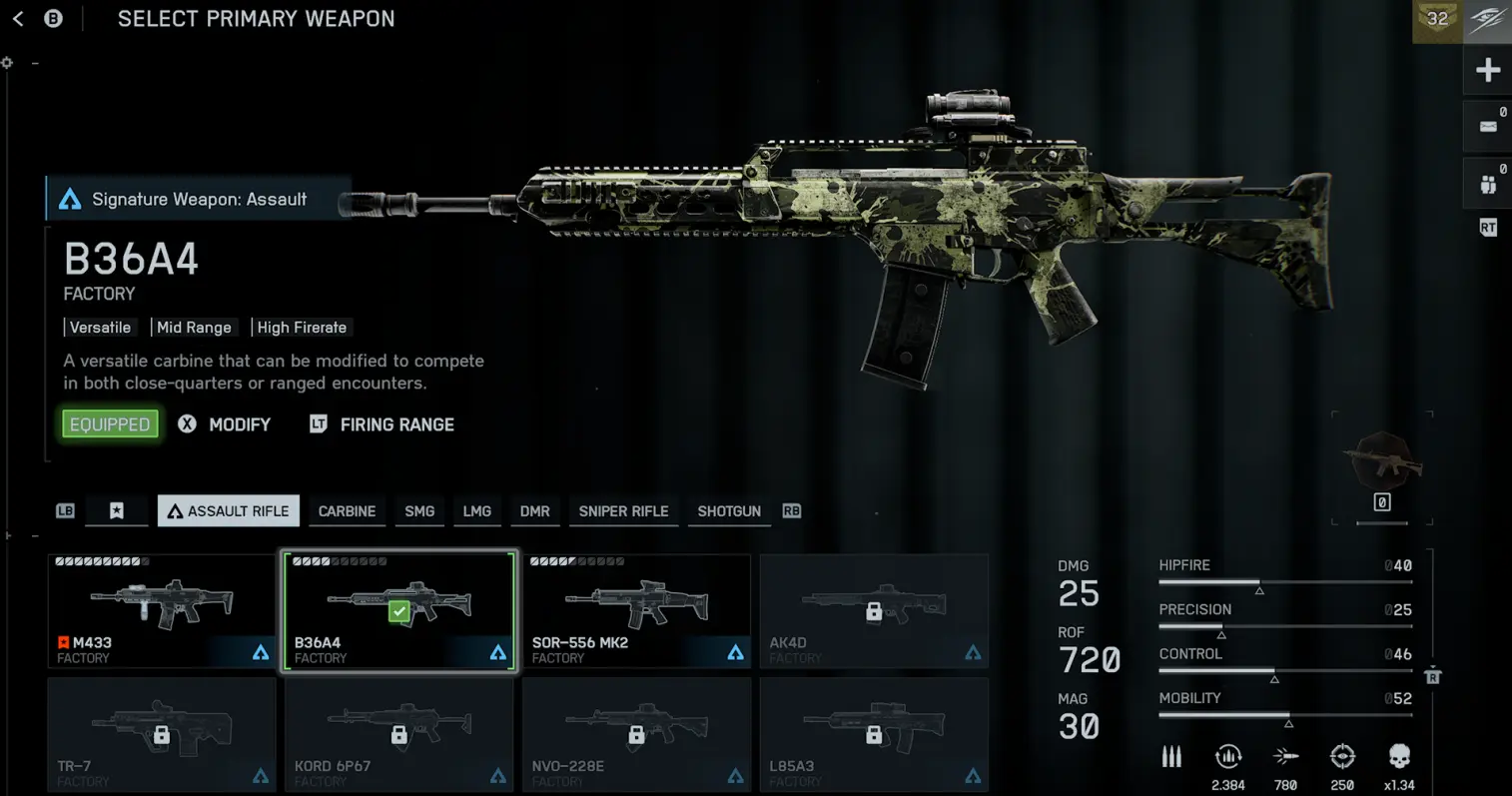Switch to the Favorites star tab

pos(117,511)
